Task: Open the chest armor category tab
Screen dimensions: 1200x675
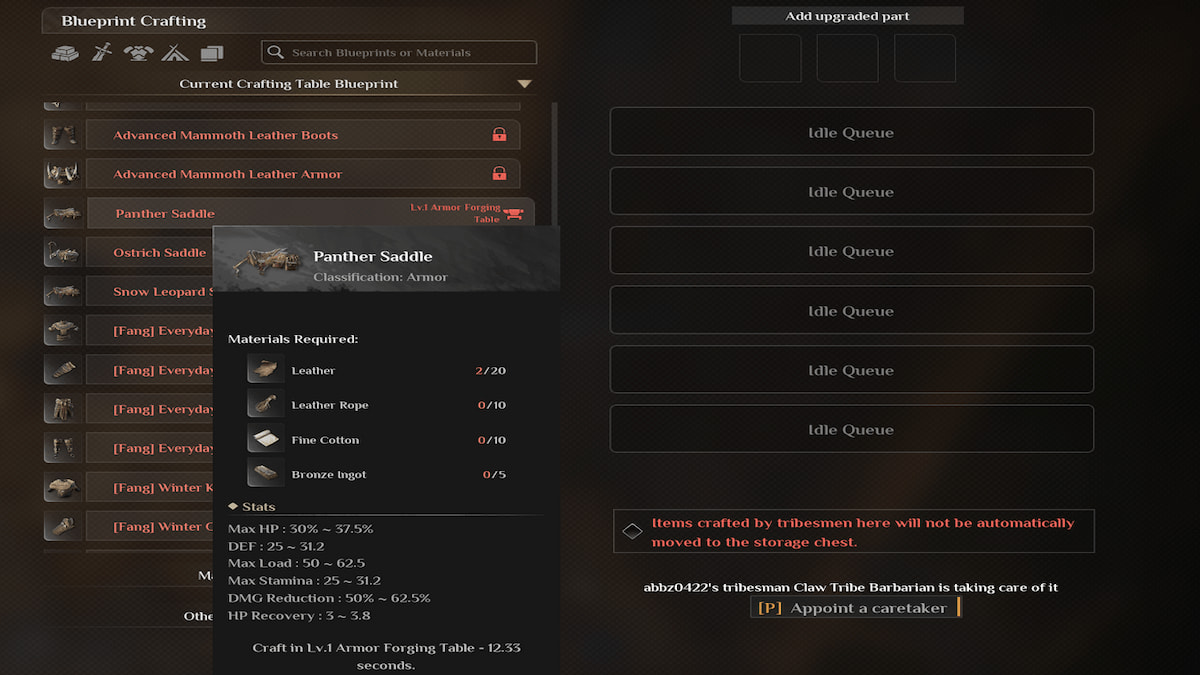Action: point(137,53)
